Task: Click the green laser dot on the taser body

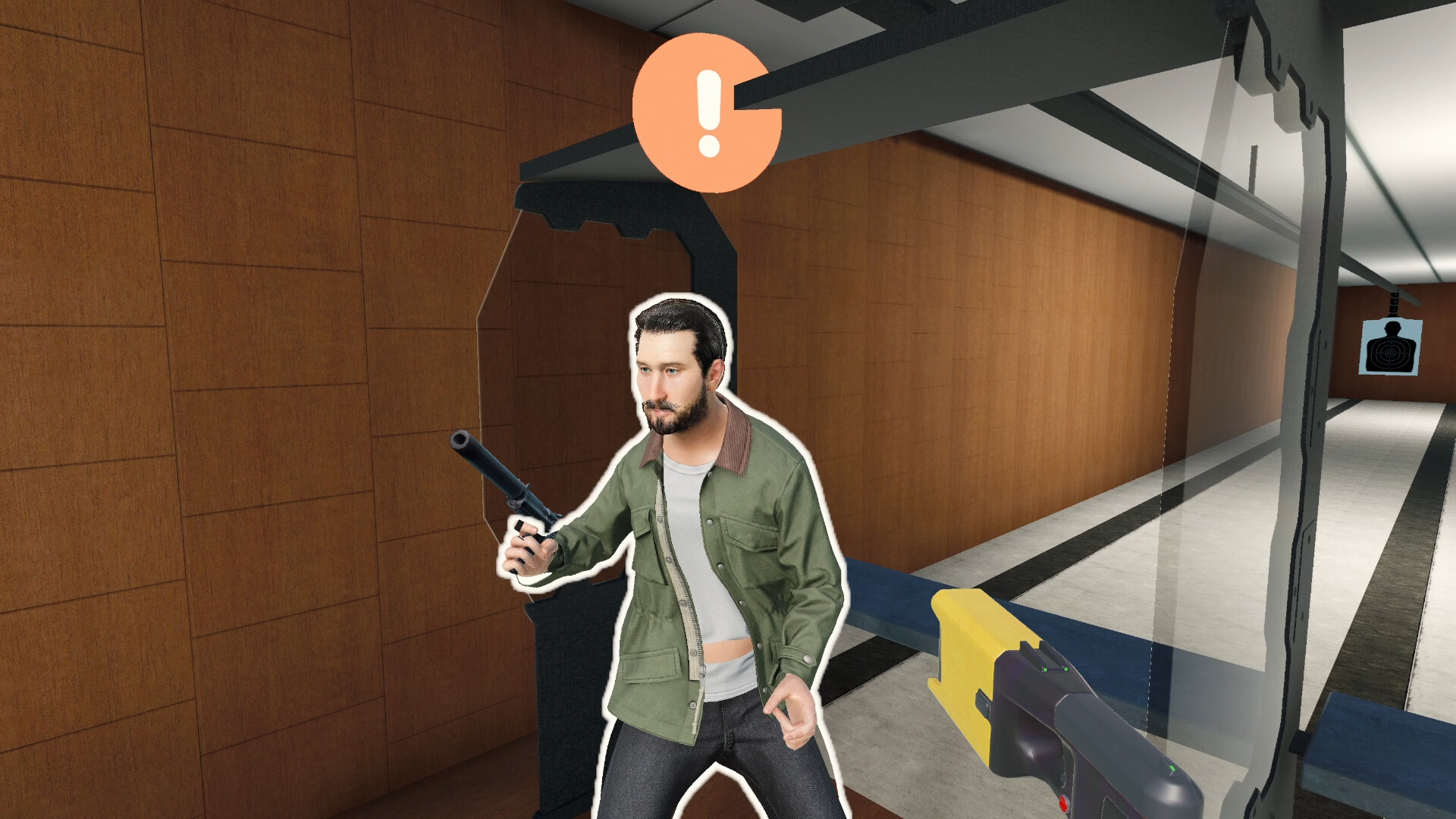Action: 1173,768
